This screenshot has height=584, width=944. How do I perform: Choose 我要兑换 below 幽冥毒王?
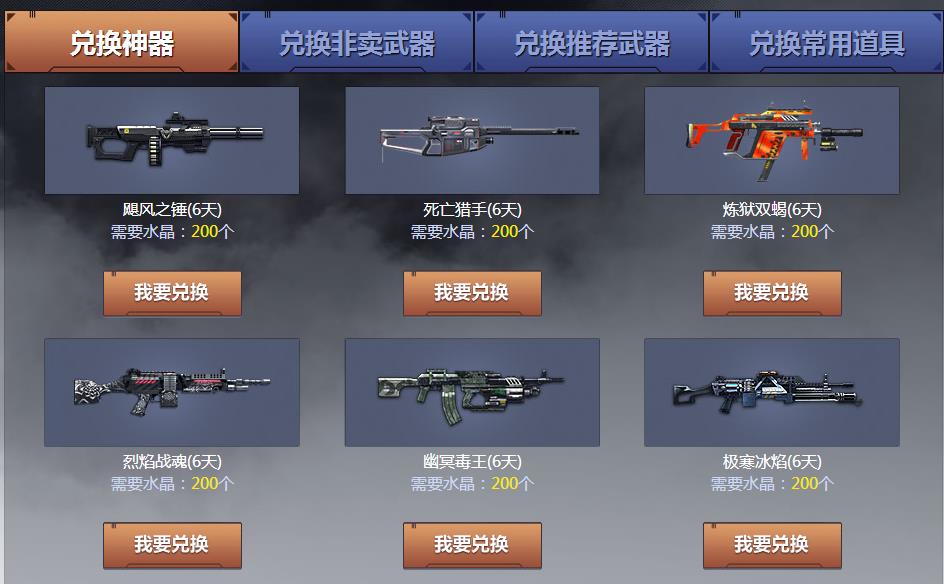(x=472, y=544)
